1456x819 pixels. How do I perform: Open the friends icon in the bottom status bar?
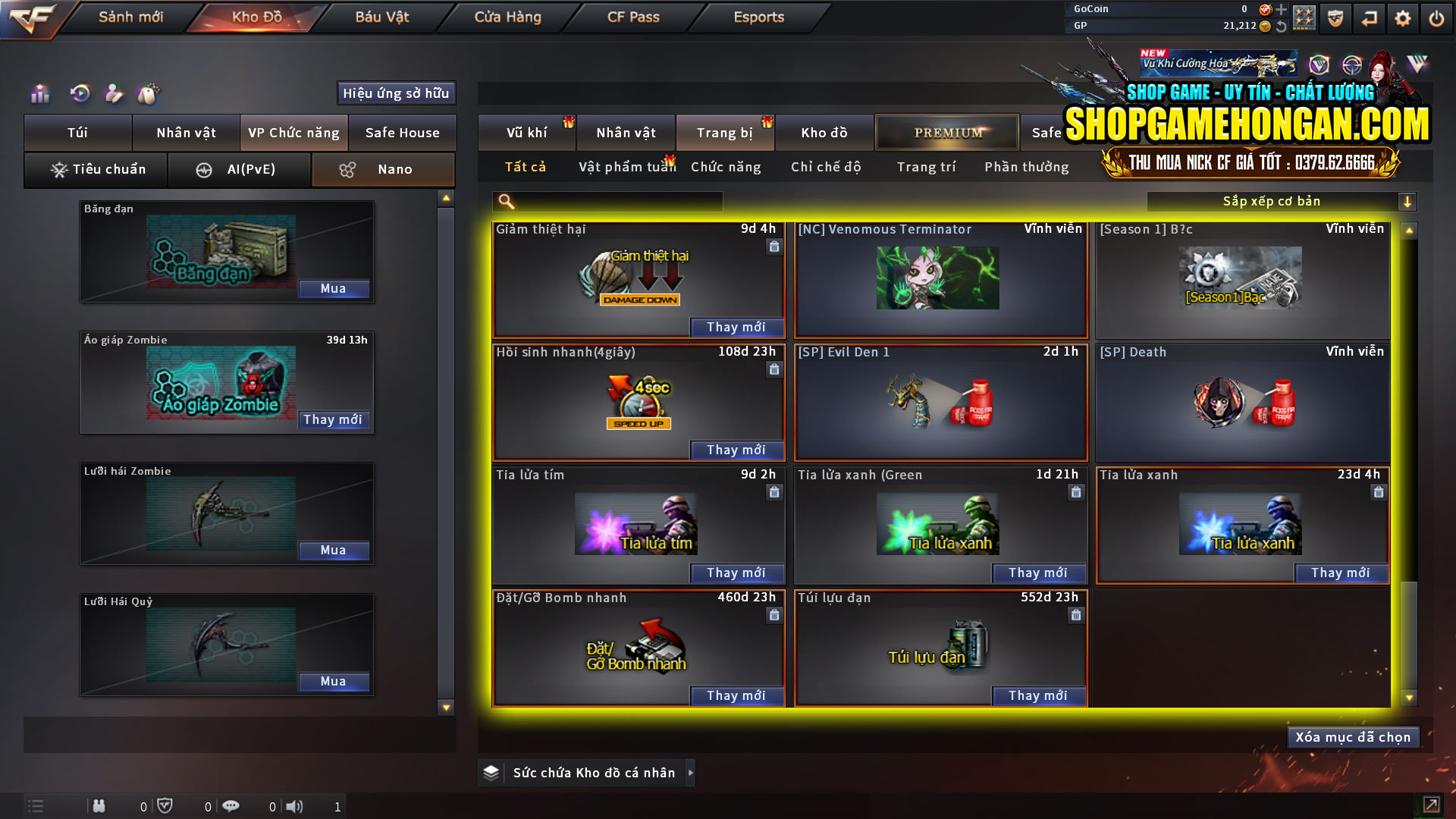(x=99, y=806)
